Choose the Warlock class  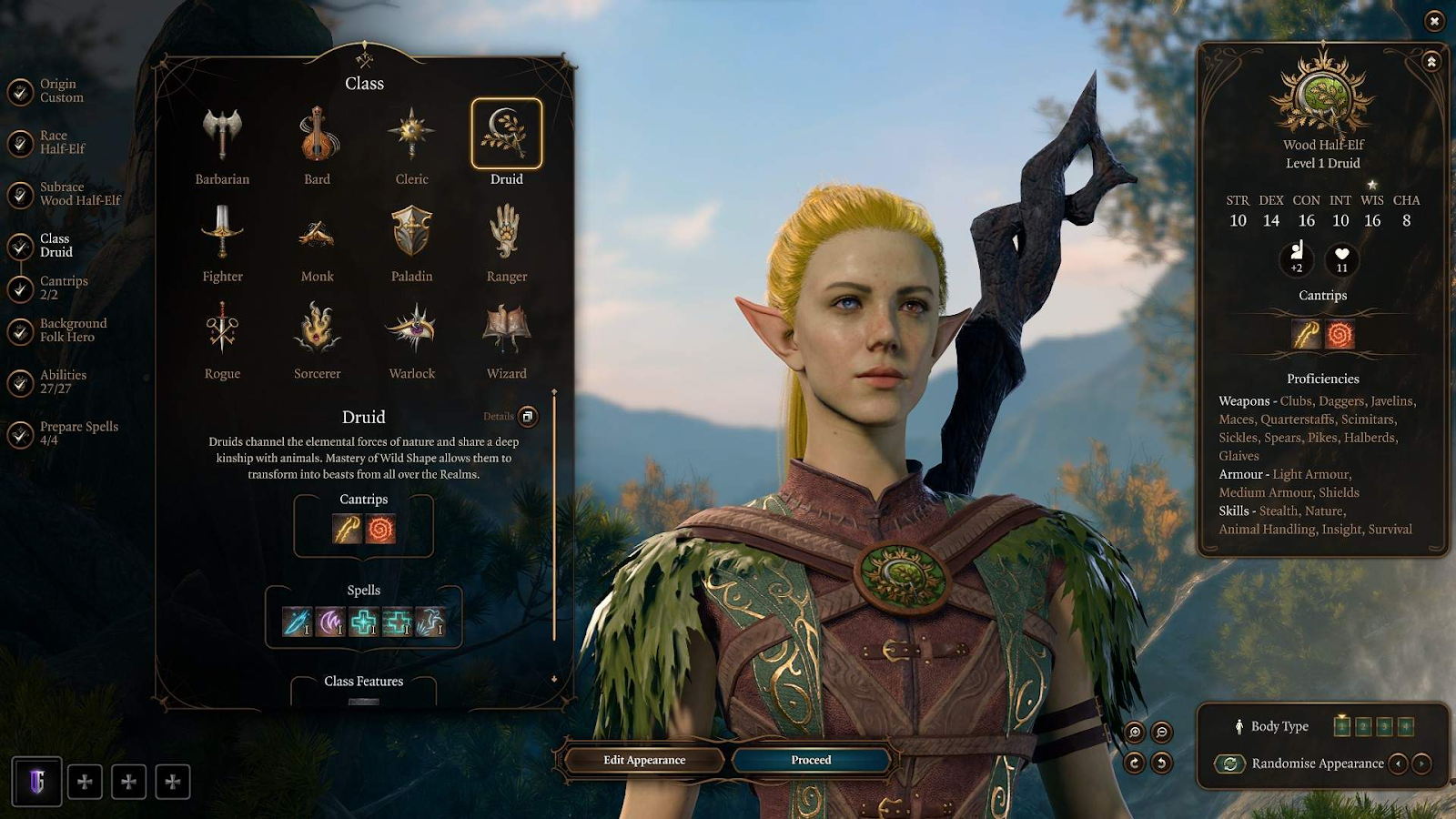(x=411, y=329)
